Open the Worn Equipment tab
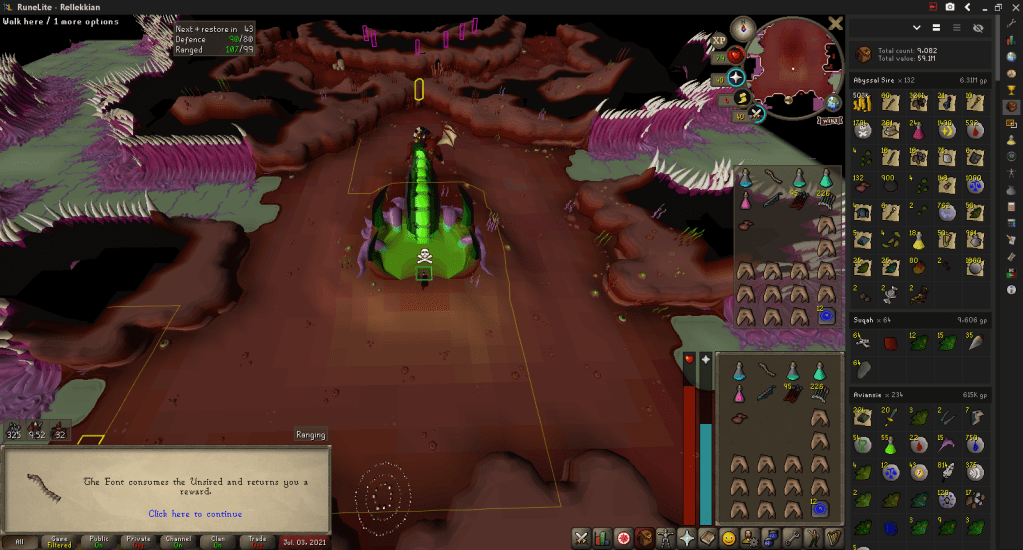Image resolution: width=1023 pixels, height=550 pixels. 666,538
